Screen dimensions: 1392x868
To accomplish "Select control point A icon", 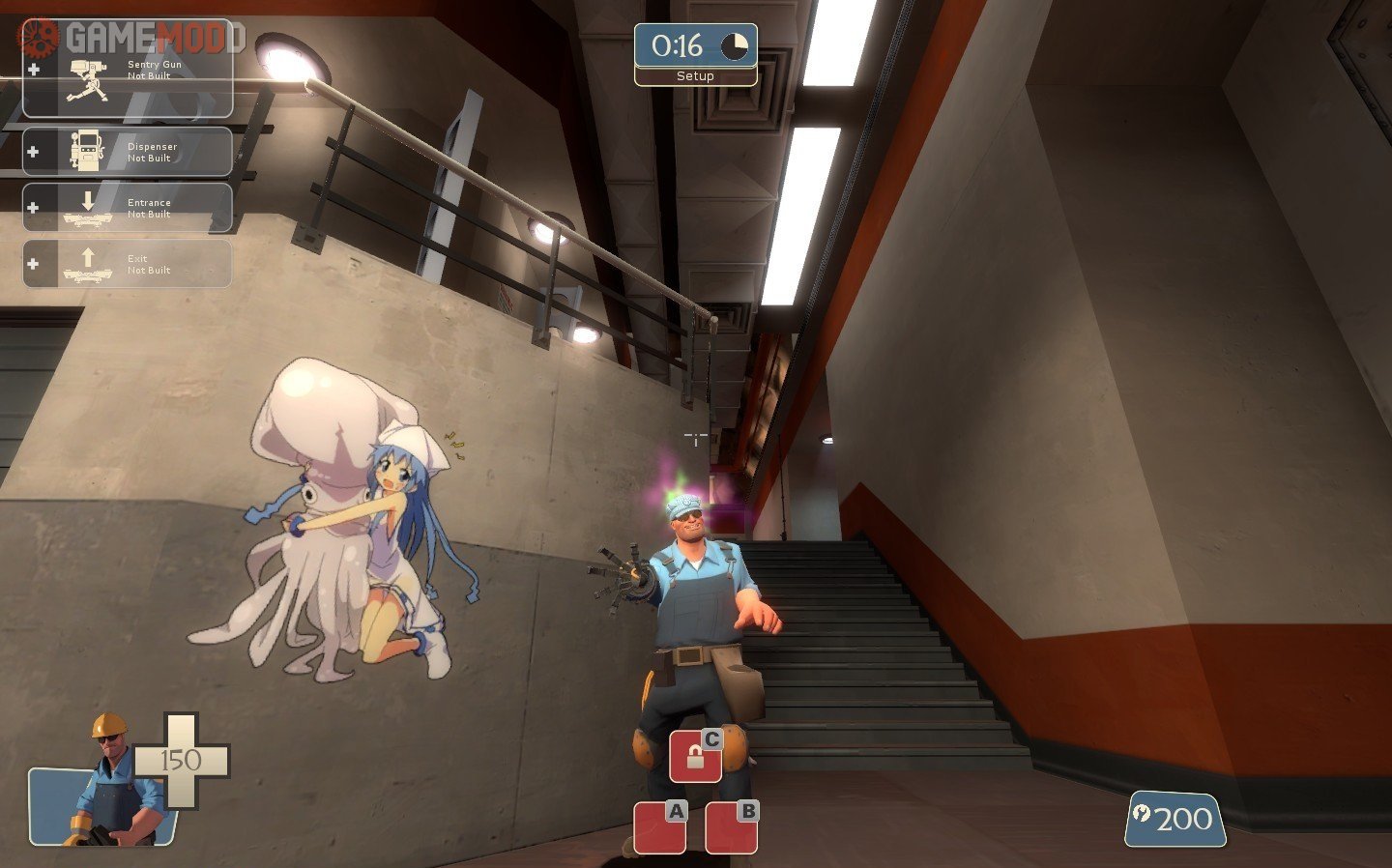I will [x=660, y=827].
